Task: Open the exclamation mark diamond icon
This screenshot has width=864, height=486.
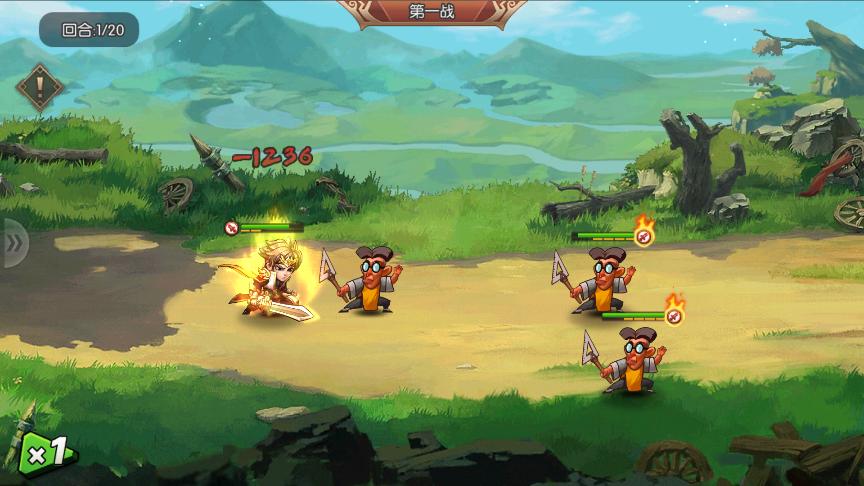Action: (x=40, y=88)
